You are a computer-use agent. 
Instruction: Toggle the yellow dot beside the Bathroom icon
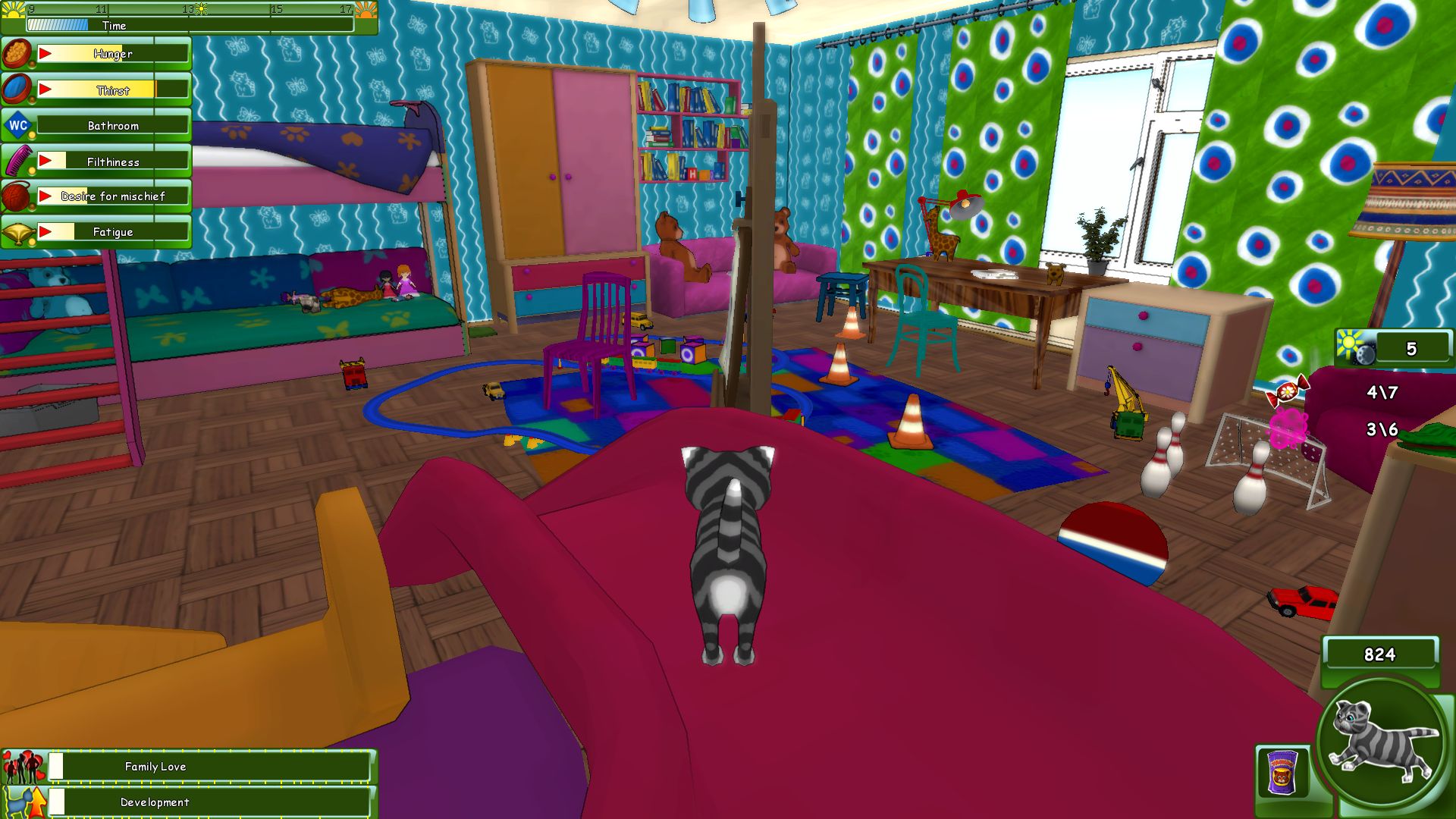(32, 135)
